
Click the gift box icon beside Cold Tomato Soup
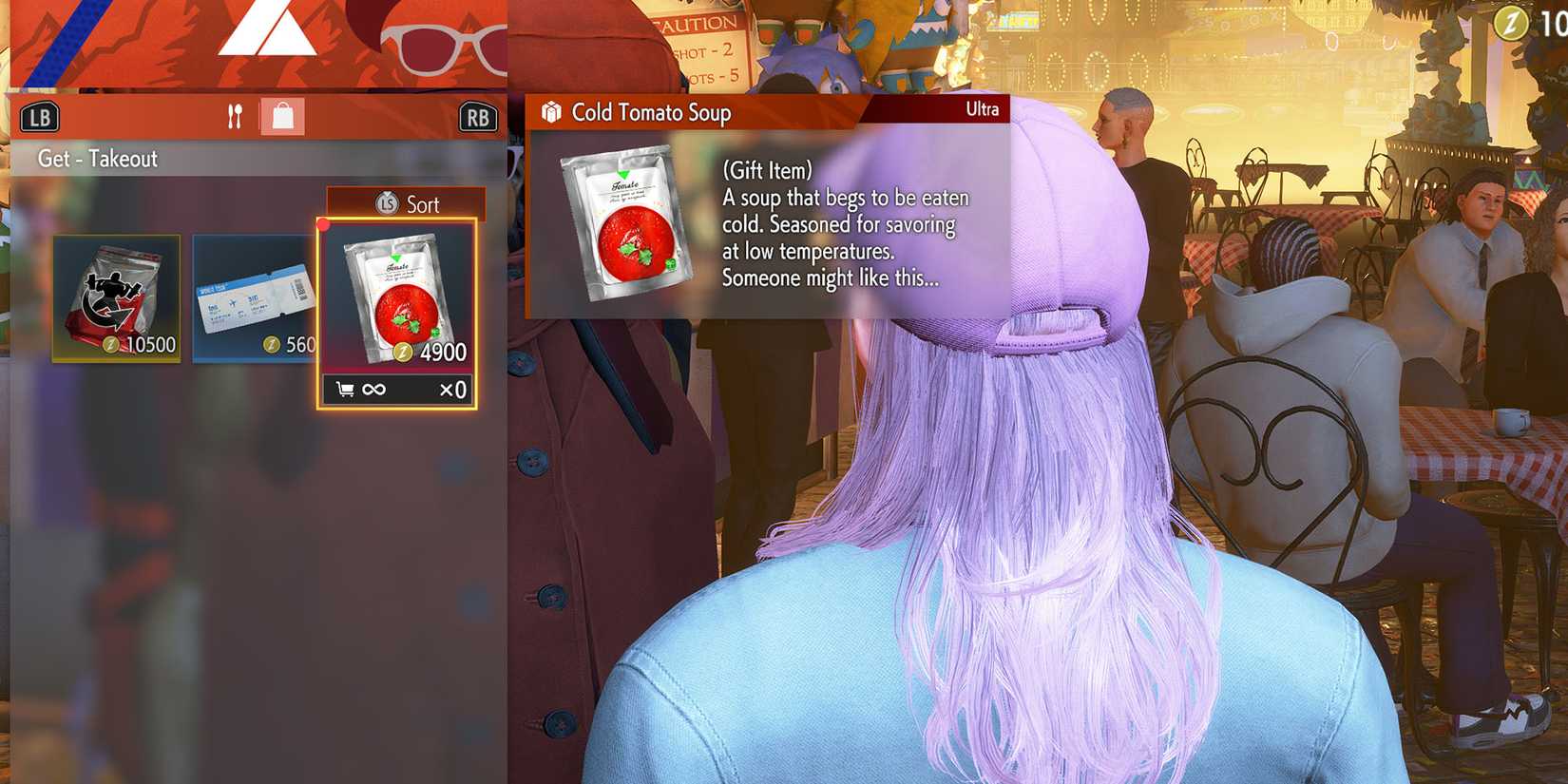(549, 110)
